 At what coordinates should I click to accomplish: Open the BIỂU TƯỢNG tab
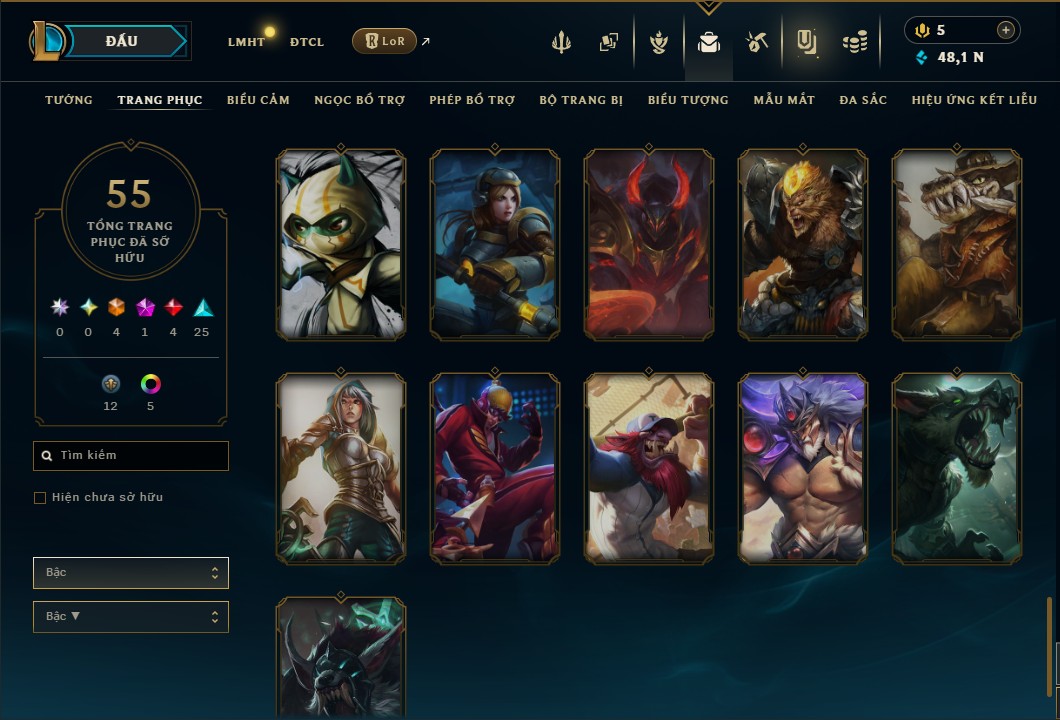(688, 100)
